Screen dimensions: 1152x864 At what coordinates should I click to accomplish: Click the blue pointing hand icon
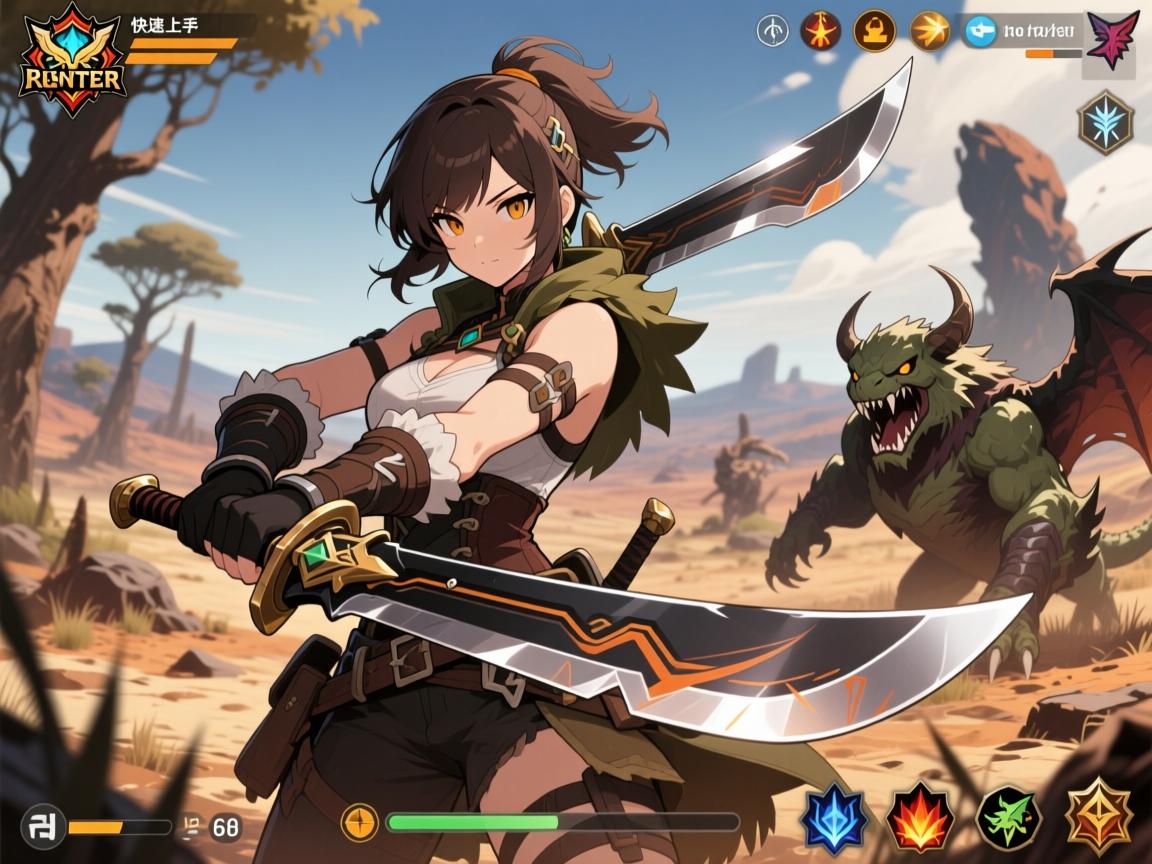coord(981,31)
